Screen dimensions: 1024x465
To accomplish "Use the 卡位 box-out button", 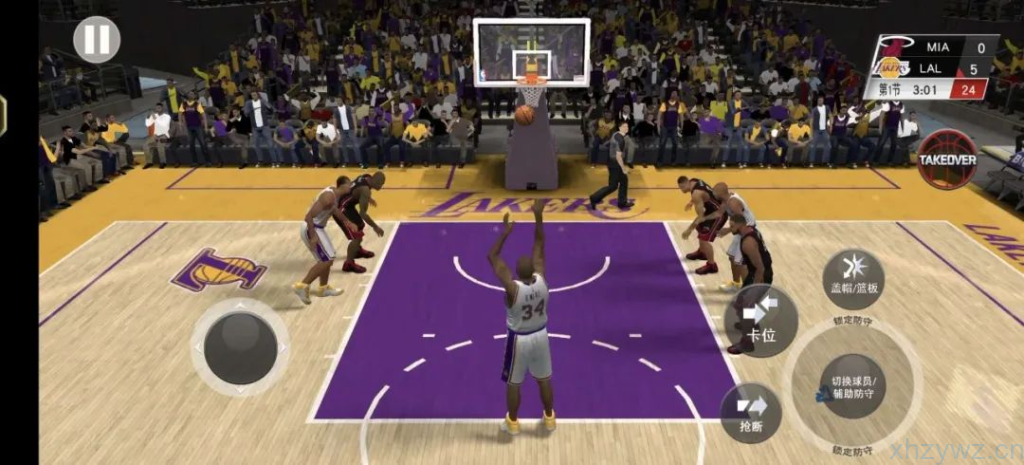I will tap(761, 319).
